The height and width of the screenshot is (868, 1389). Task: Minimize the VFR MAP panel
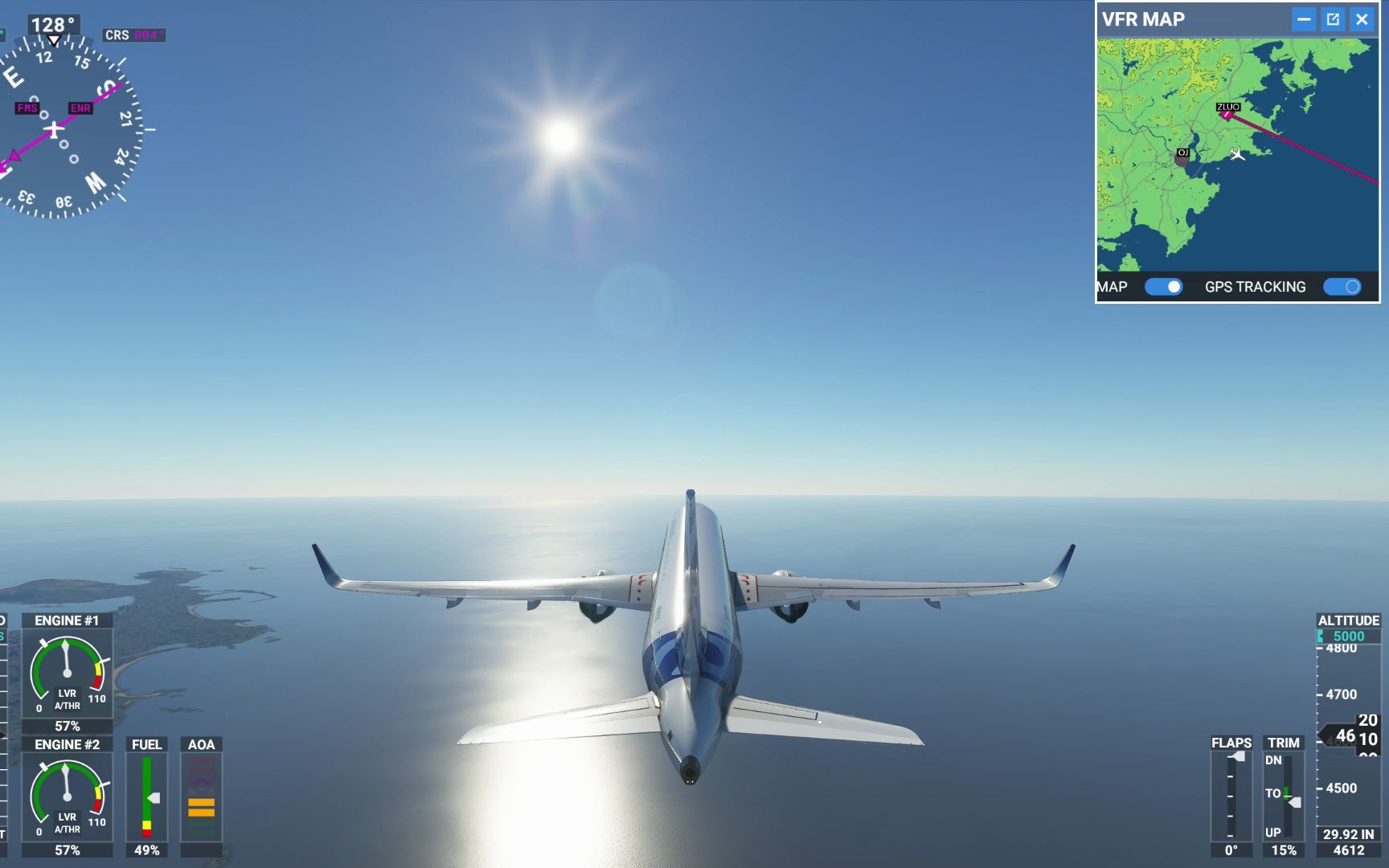[1305, 19]
